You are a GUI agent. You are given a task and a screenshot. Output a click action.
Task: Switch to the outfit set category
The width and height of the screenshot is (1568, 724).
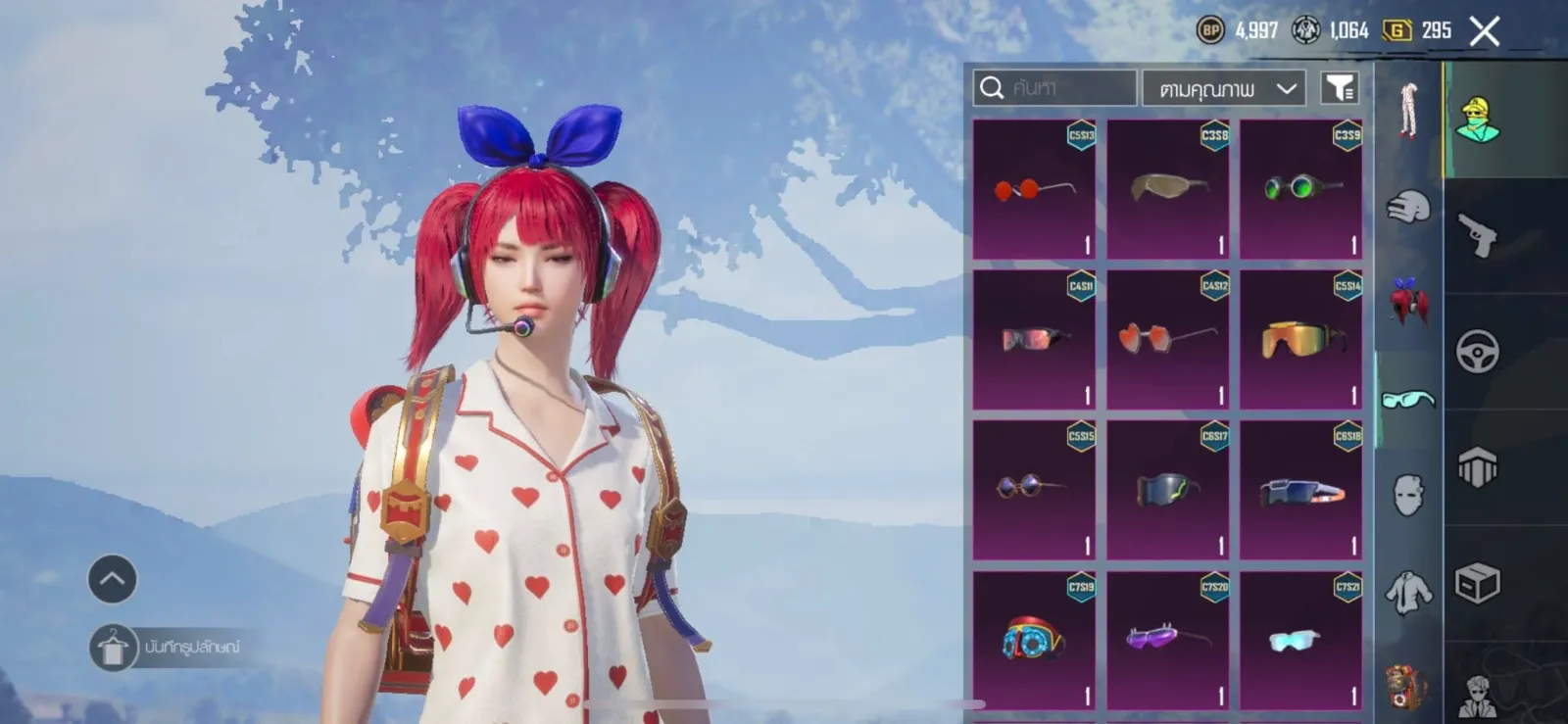point(1408,111)
